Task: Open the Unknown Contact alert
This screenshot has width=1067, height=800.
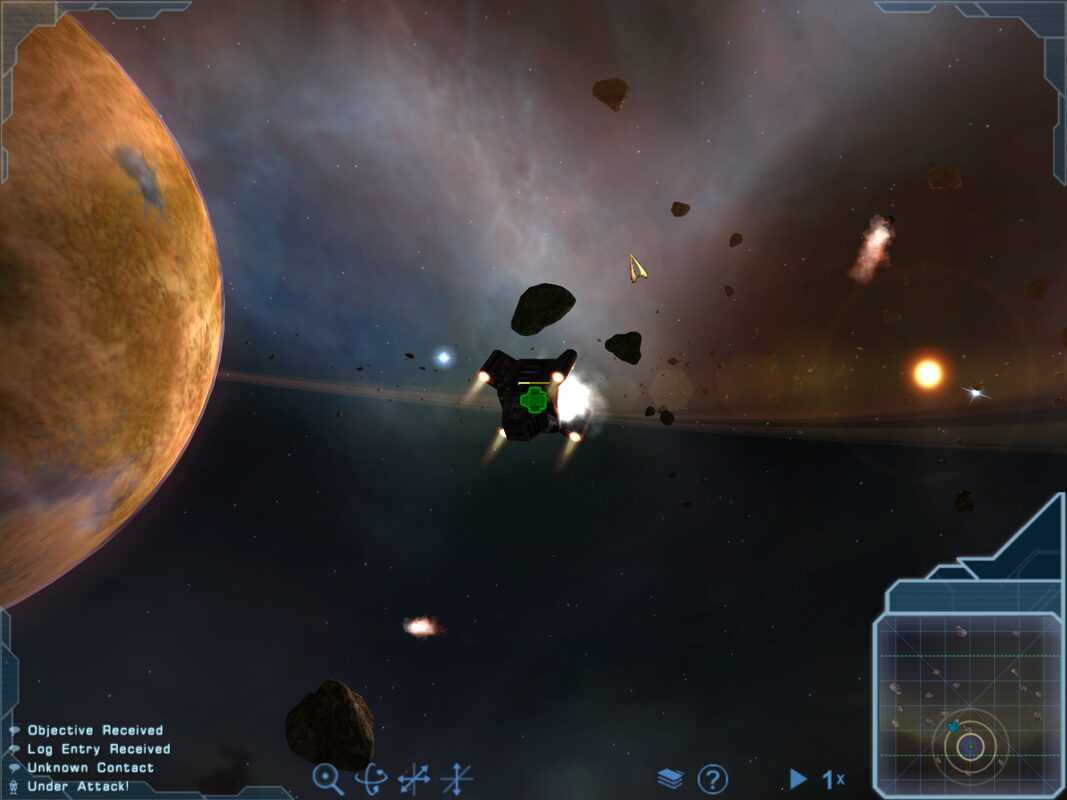Action: click(90, 768)
